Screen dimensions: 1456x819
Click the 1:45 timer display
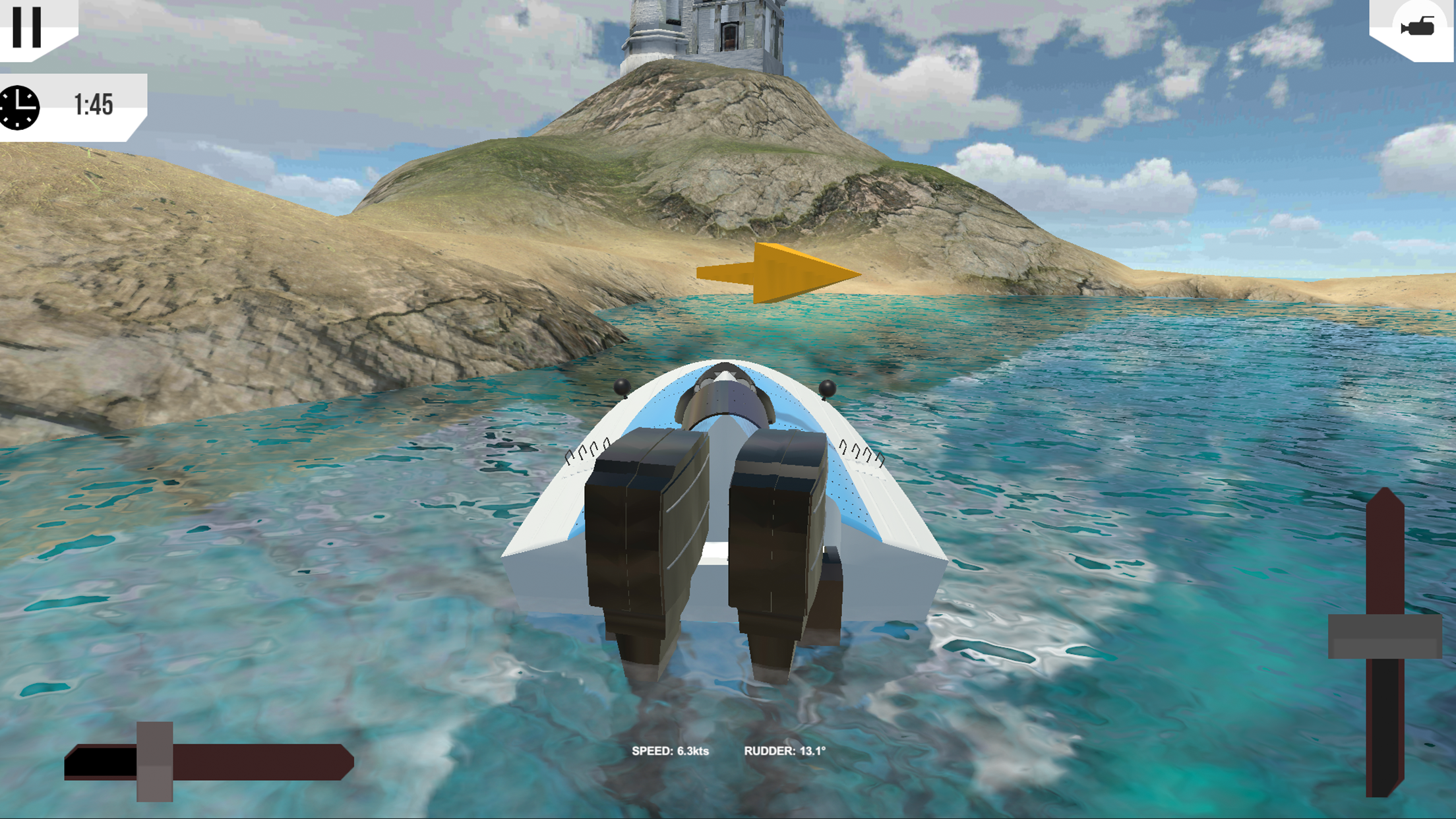pyautogui.click(x=94, y=103)
